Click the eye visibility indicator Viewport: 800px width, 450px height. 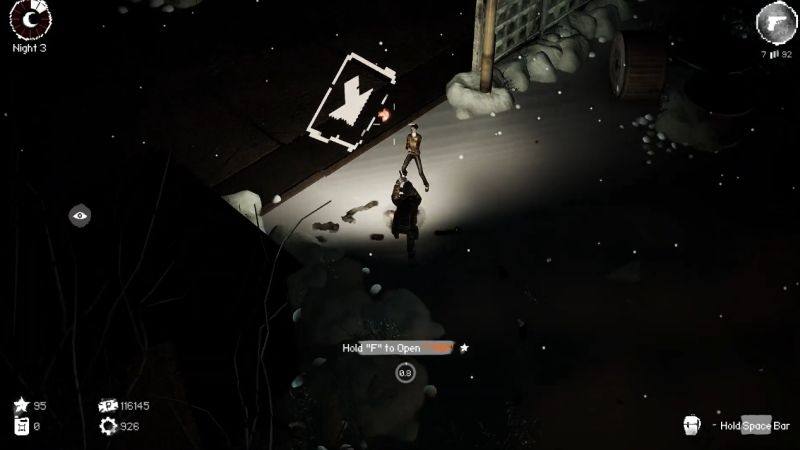(x=81, y=214)
